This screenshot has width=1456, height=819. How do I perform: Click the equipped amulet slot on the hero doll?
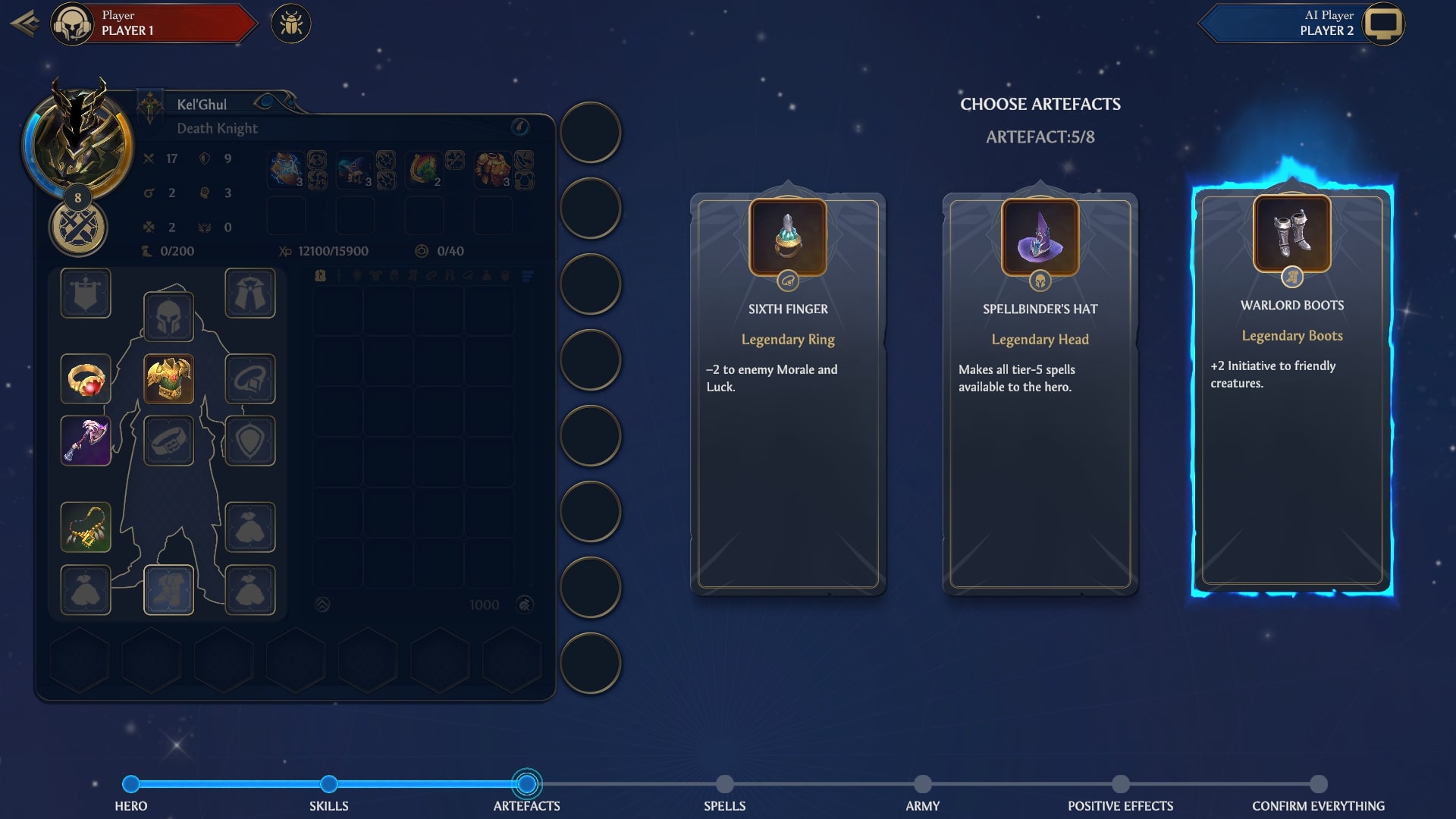(86, 526)
